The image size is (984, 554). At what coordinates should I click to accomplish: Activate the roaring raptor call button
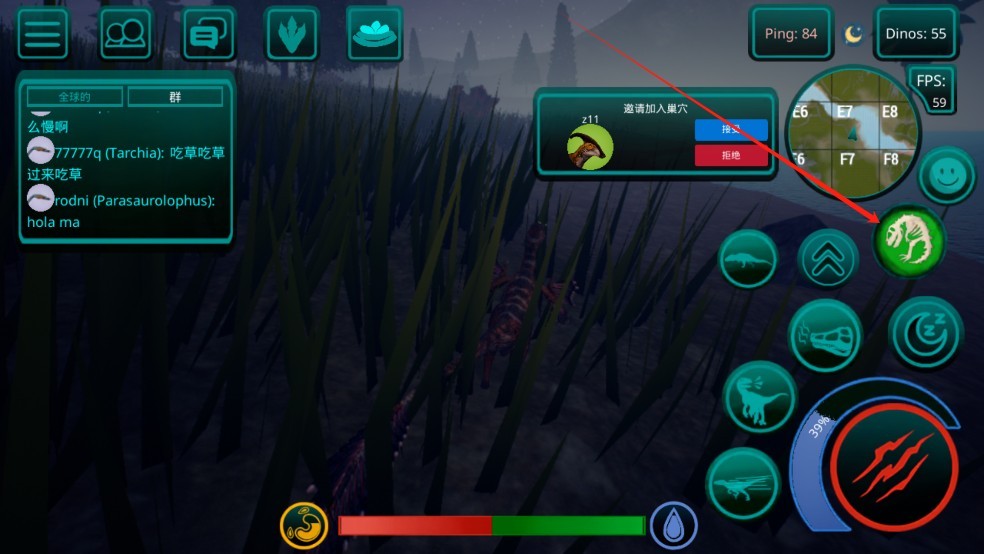[759, 397]
